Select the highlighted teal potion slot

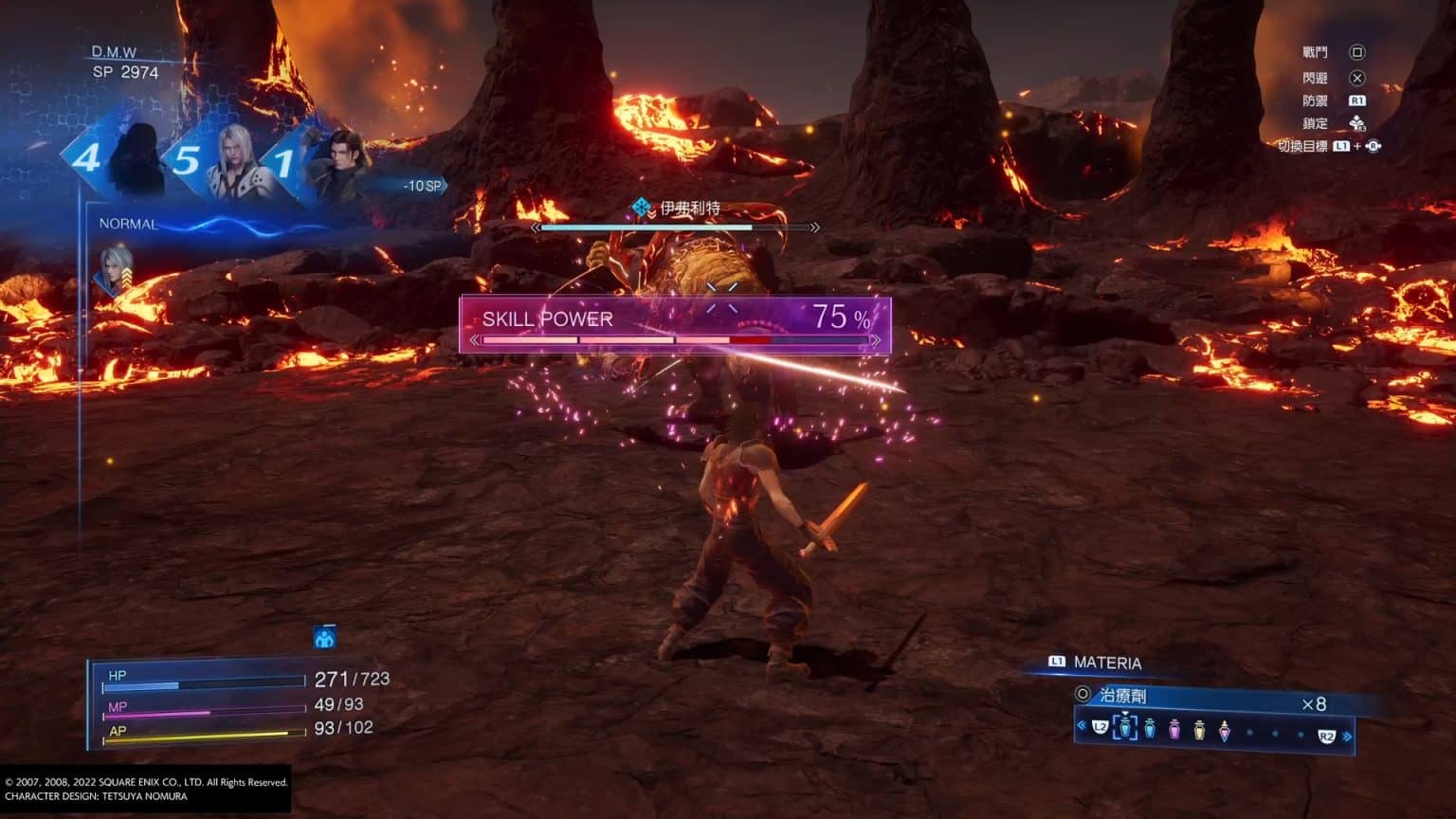(1125, 728)
